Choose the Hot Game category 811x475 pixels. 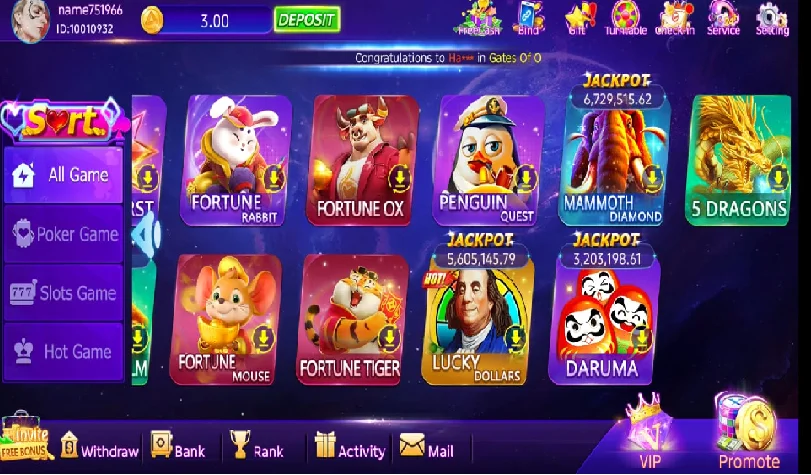63,352
